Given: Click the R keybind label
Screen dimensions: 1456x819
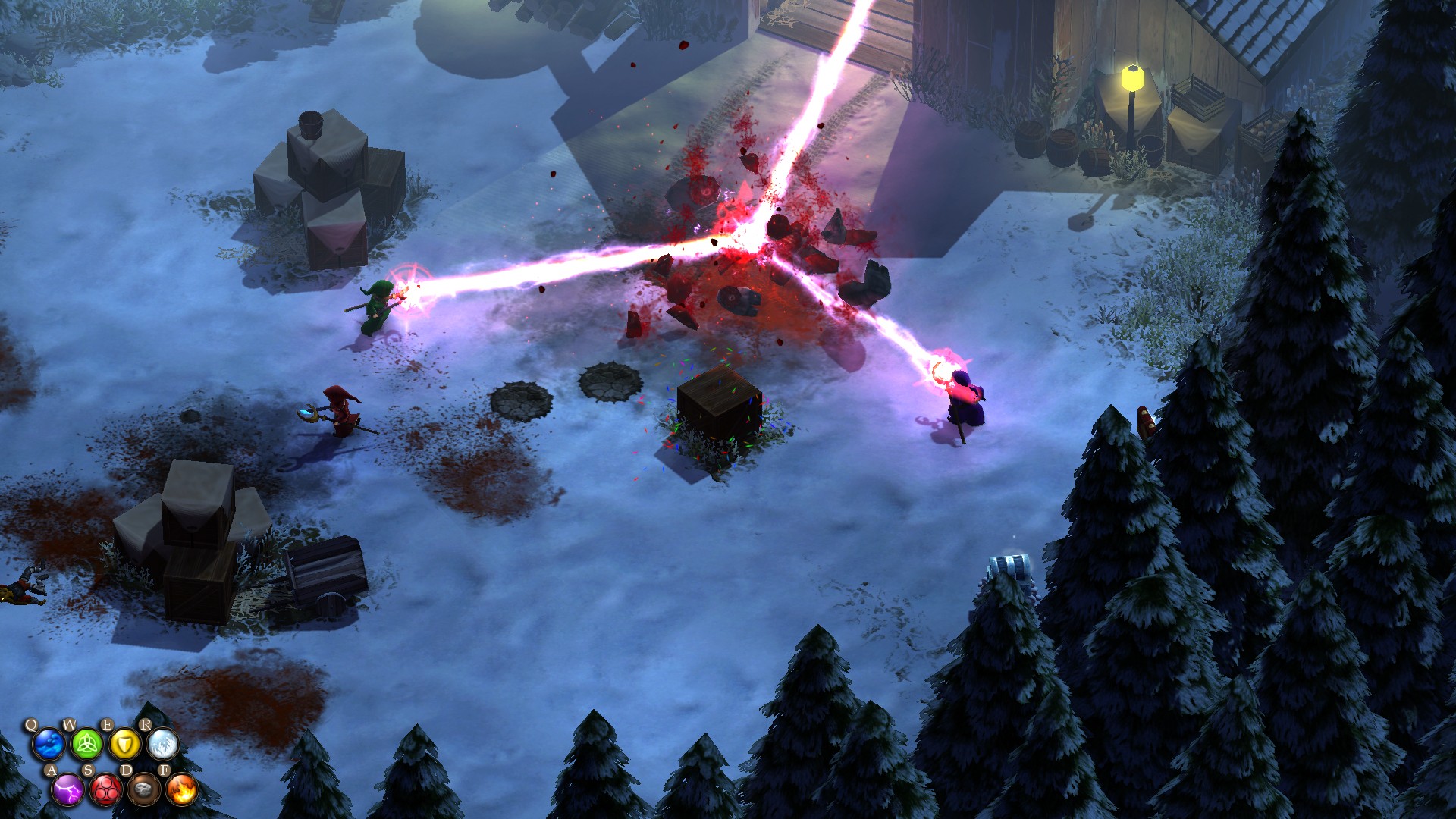Looking at the screenshot, I should click(x=146, y=726).
